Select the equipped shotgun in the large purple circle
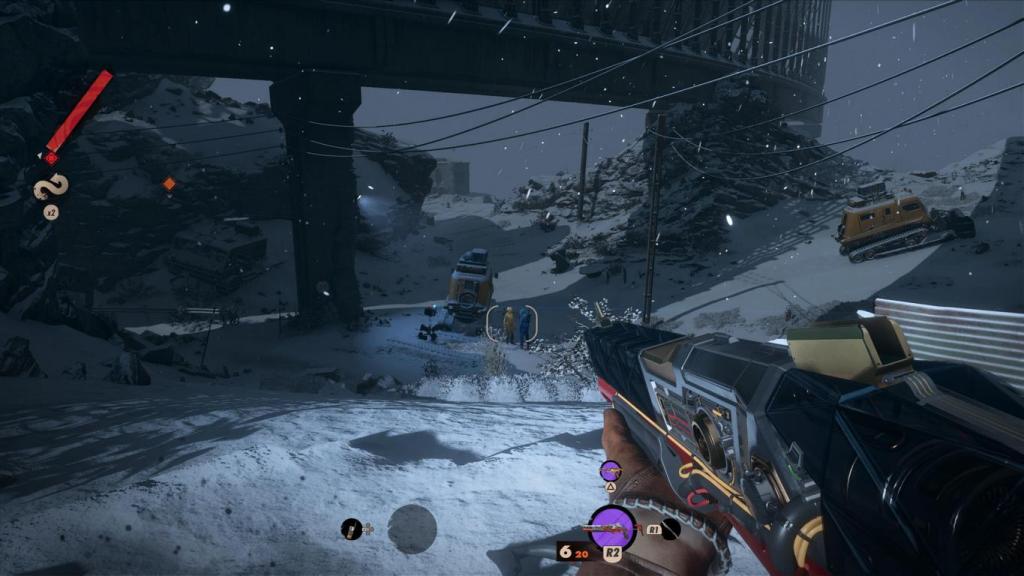This screenshot has width=1024, height=576. click(612, 528)
